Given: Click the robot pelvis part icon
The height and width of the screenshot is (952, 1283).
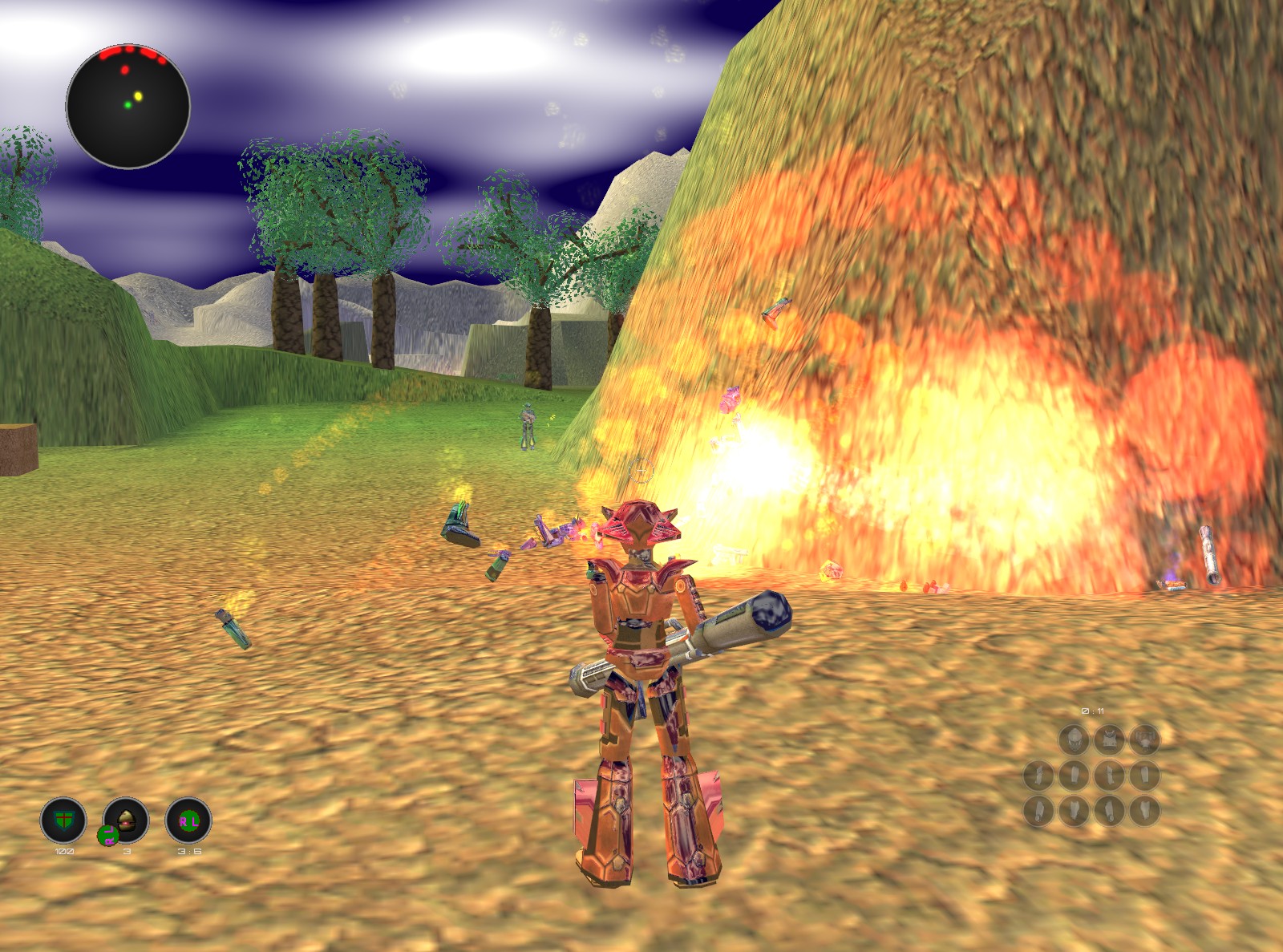Looking at the screenshot, I should click(x=1145, y=739).
